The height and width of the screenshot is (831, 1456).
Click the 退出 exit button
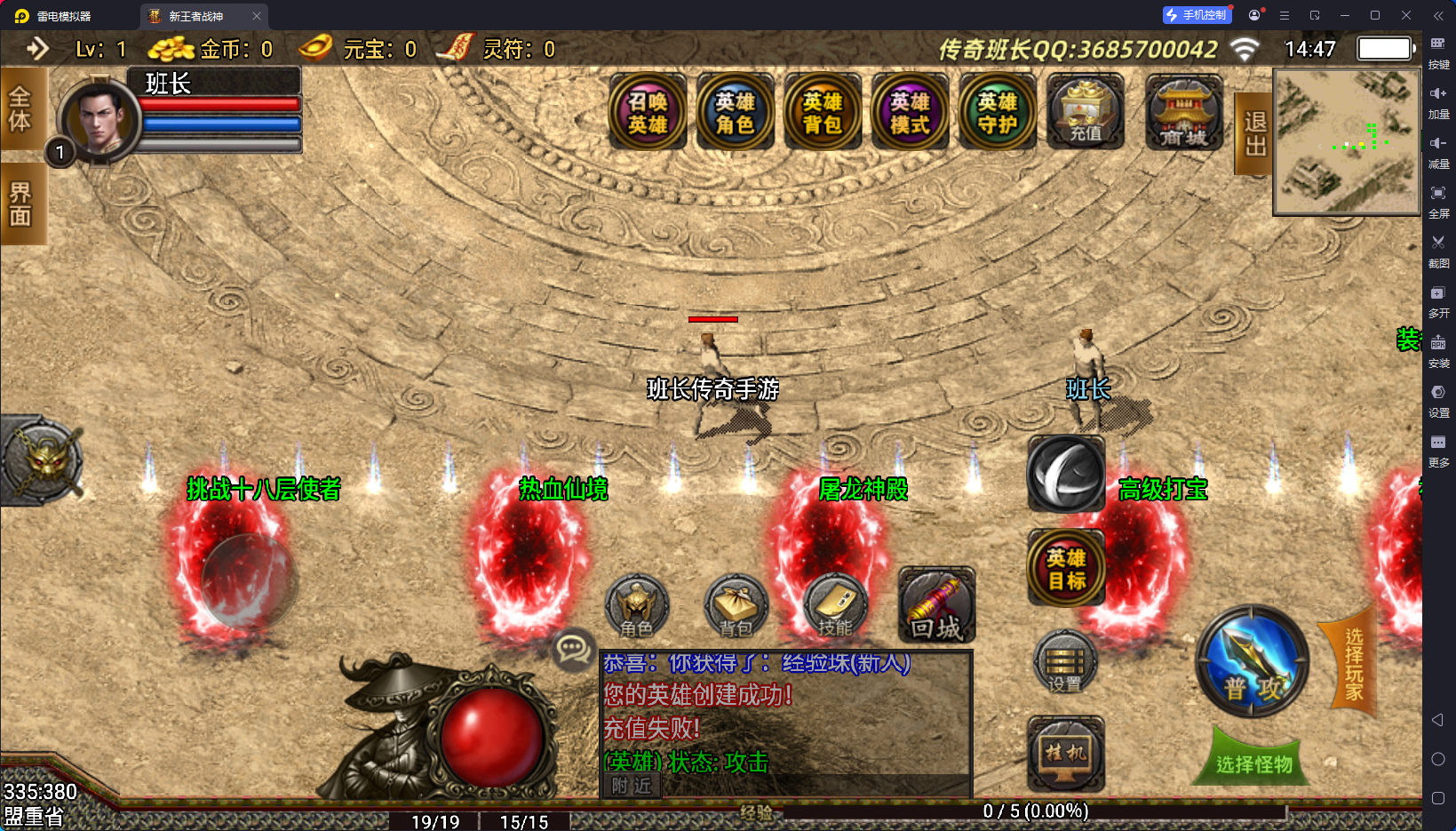point(1254,133)
